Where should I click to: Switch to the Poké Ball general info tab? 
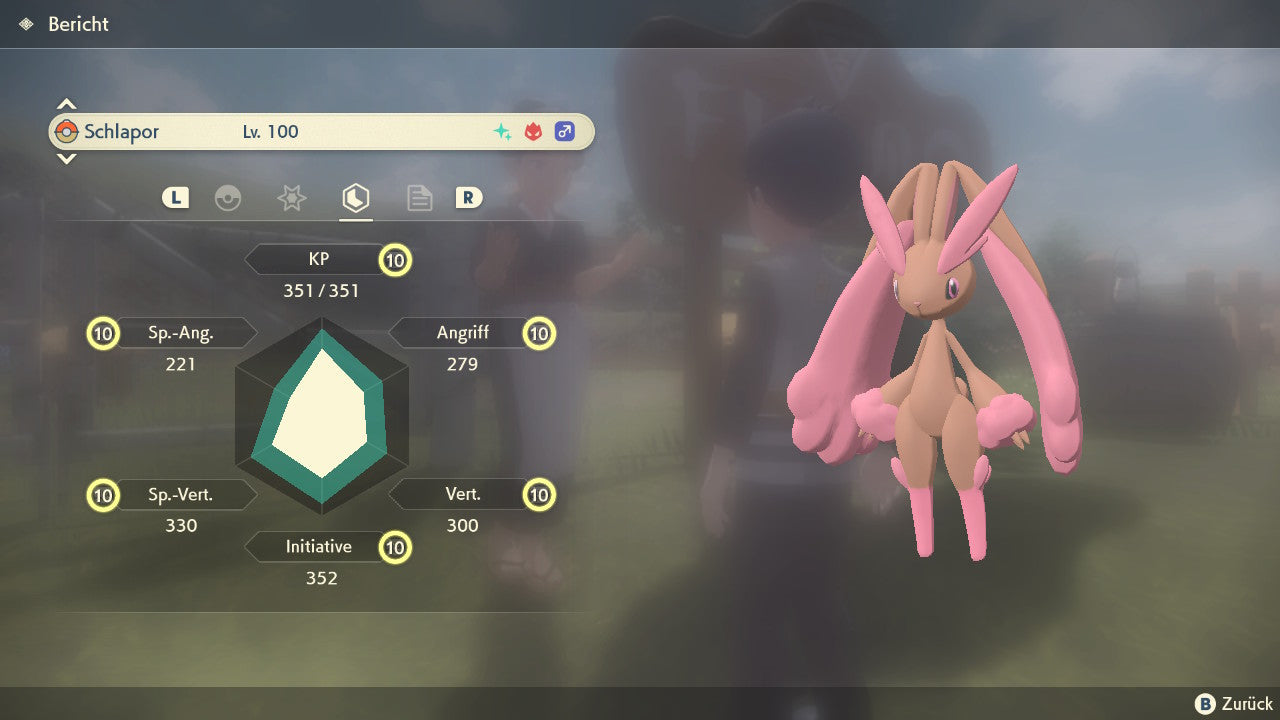228,198
